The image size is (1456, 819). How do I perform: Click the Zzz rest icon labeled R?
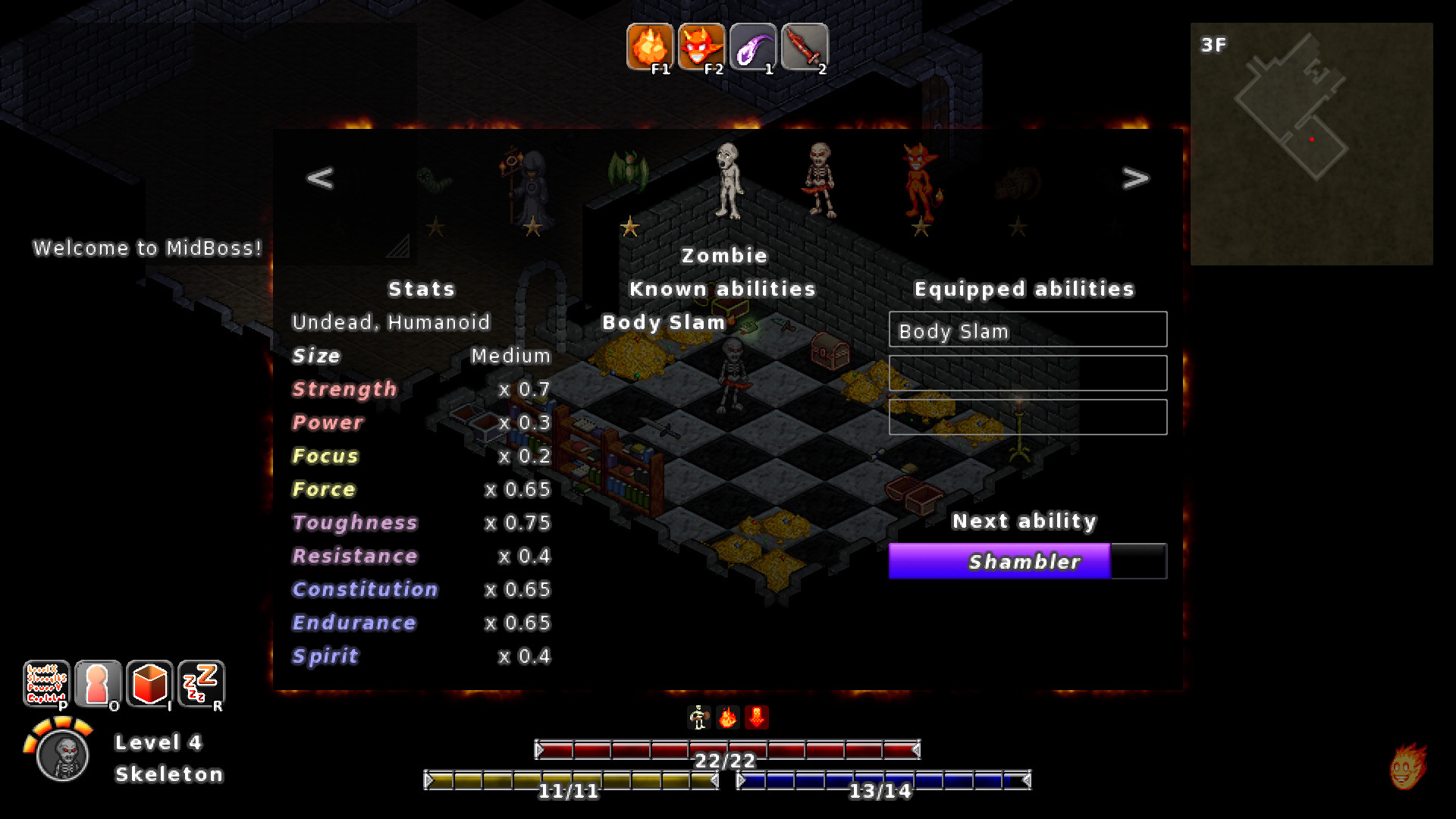[202, 685]
